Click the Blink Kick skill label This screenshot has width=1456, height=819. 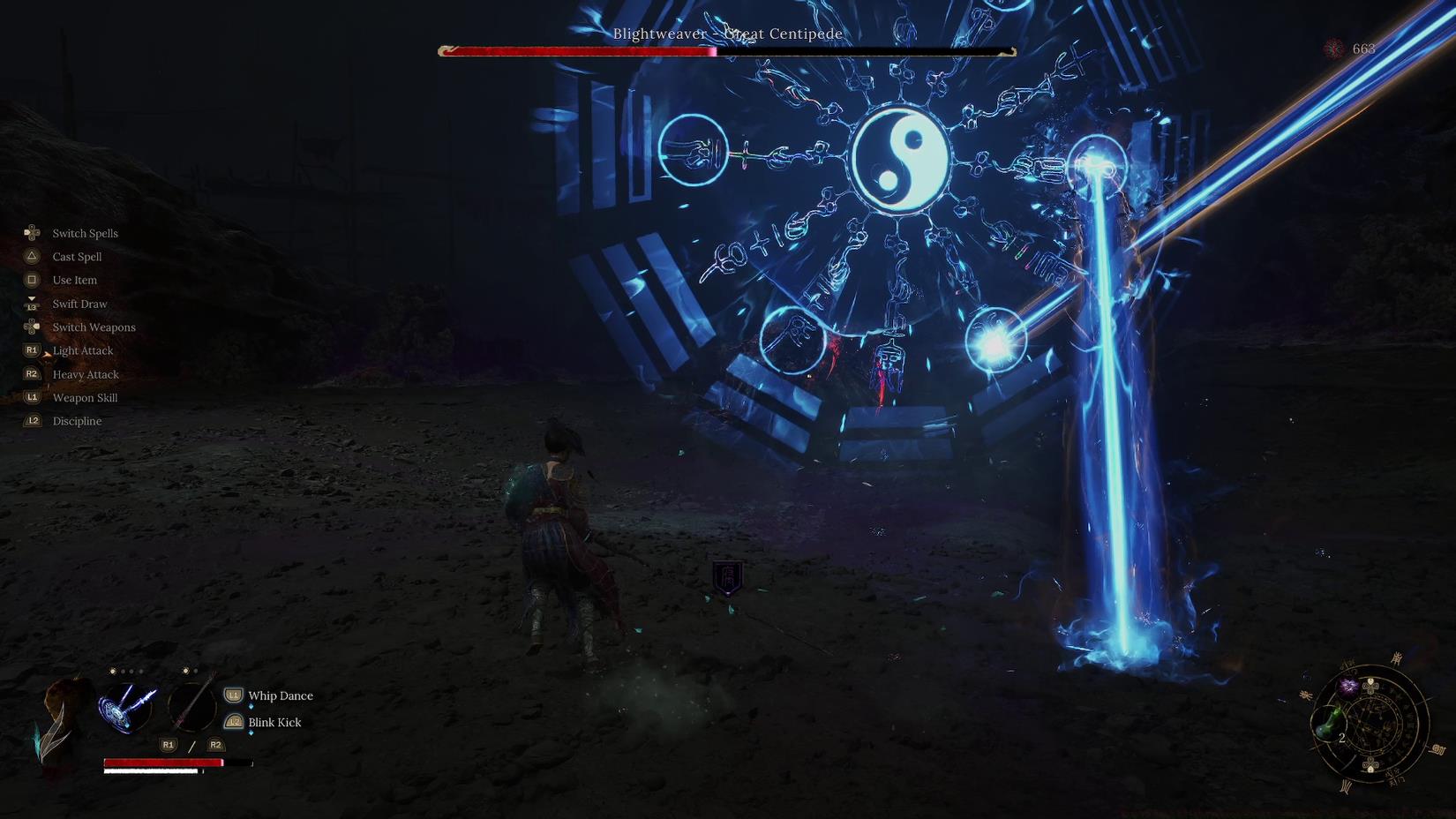click(x=274, y=722)
